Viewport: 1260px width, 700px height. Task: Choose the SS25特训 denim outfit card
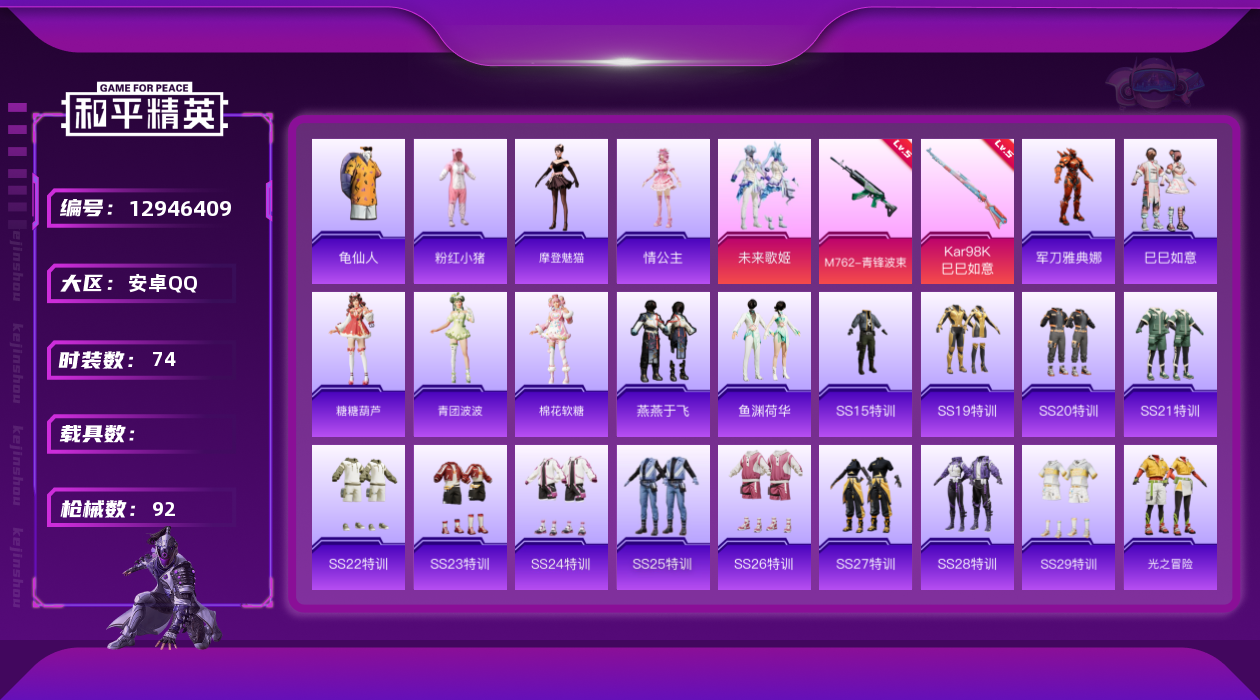coord(663,517)
